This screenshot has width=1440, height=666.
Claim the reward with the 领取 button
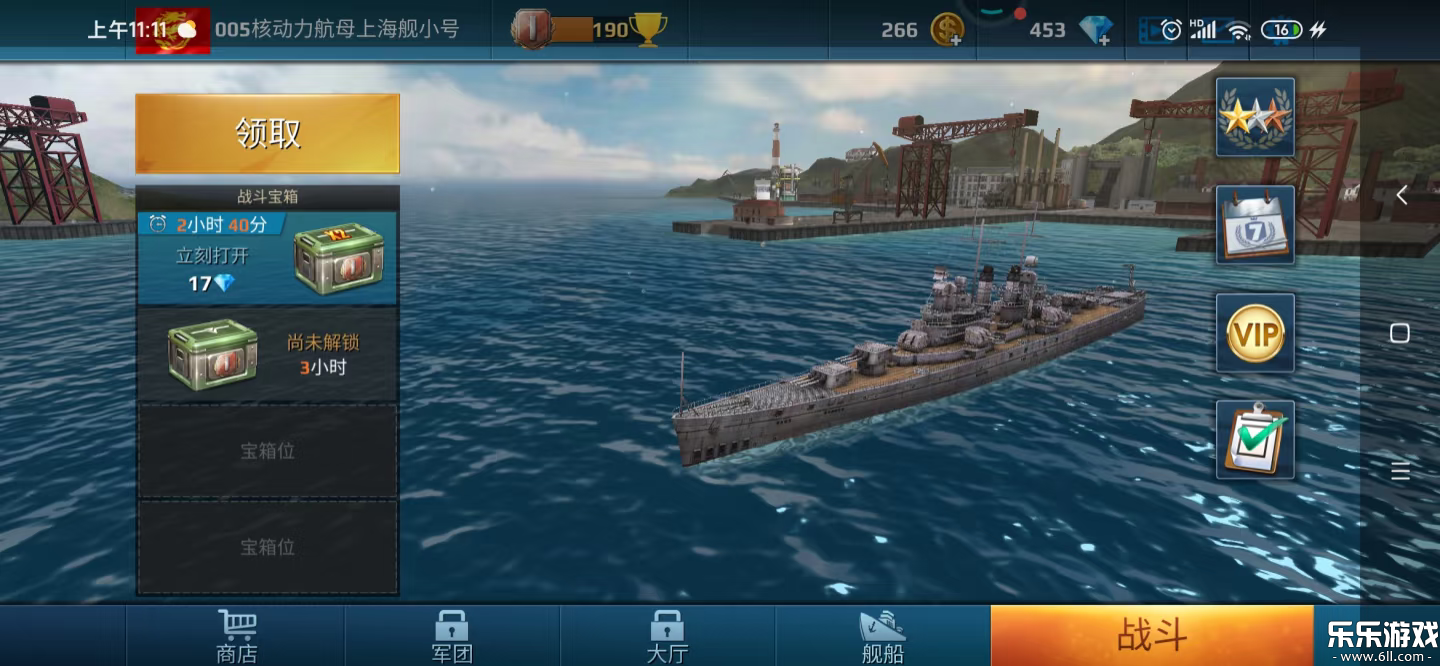click(x=267, y=133)
